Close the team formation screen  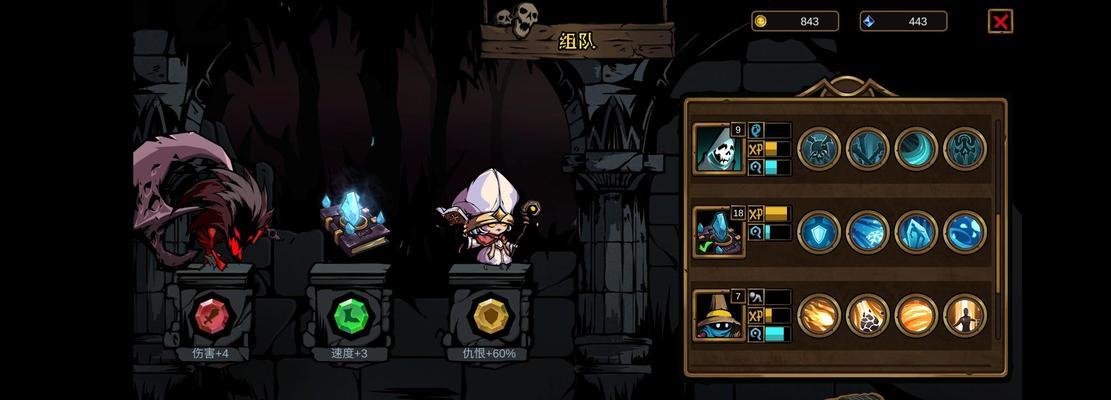pyautogui.click(x=1000, y=21)
